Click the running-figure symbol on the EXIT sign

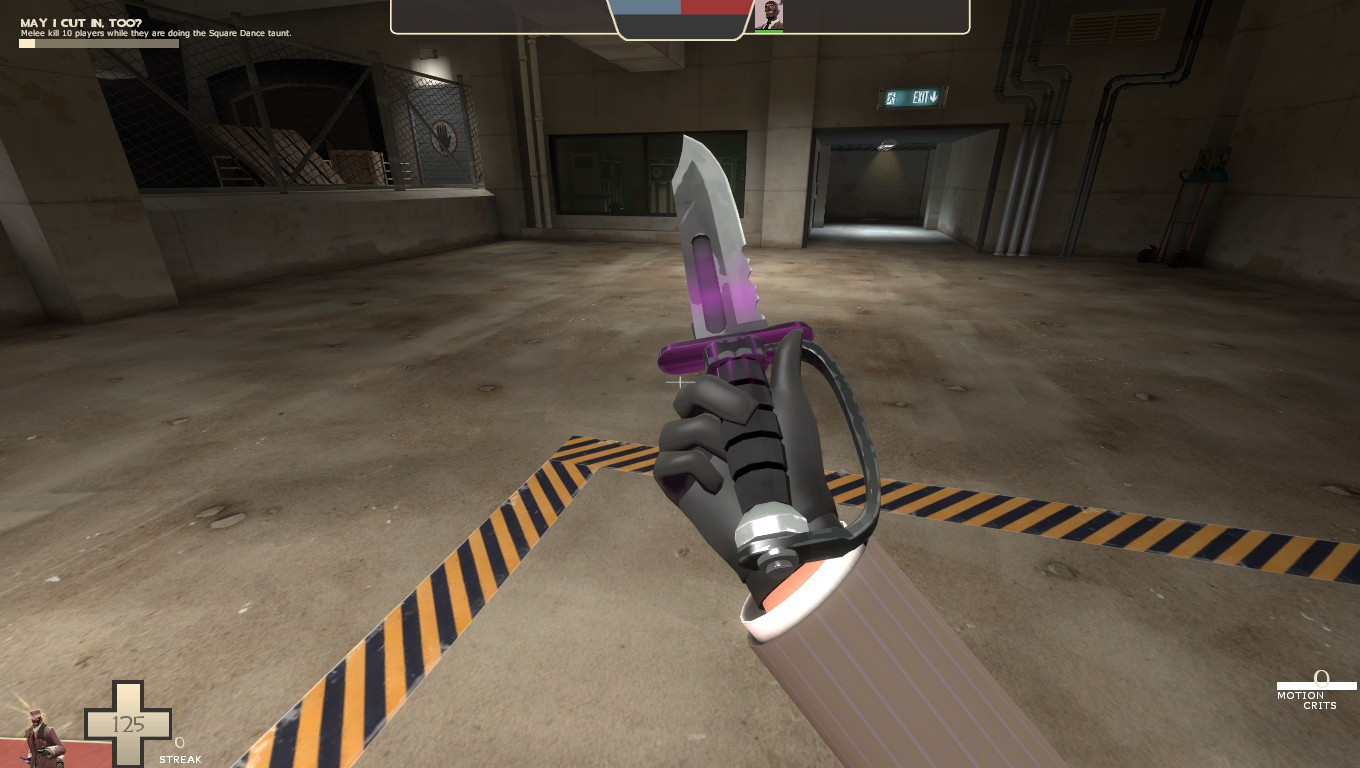888,97
